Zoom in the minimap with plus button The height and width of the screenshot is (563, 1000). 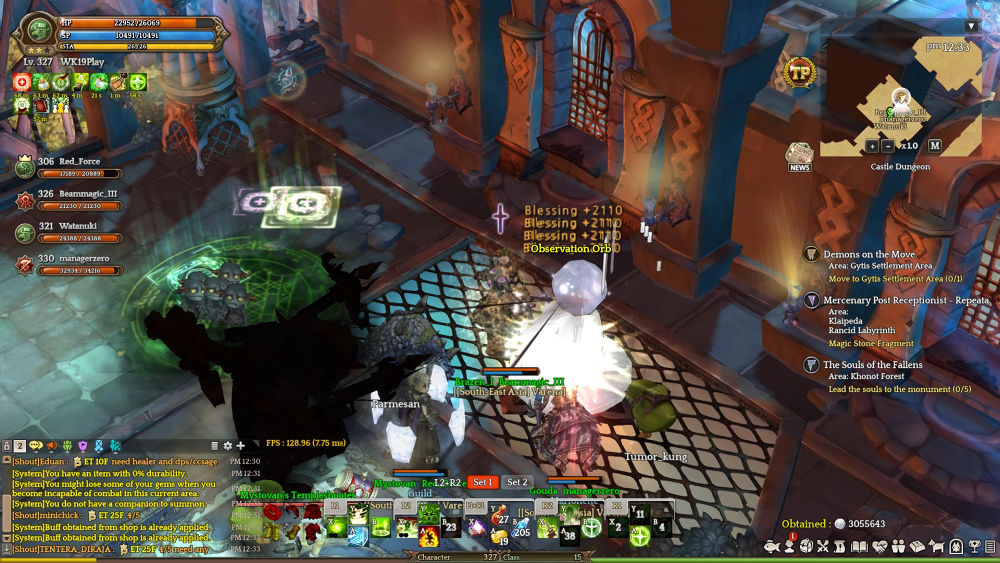(x=872, y=146)
